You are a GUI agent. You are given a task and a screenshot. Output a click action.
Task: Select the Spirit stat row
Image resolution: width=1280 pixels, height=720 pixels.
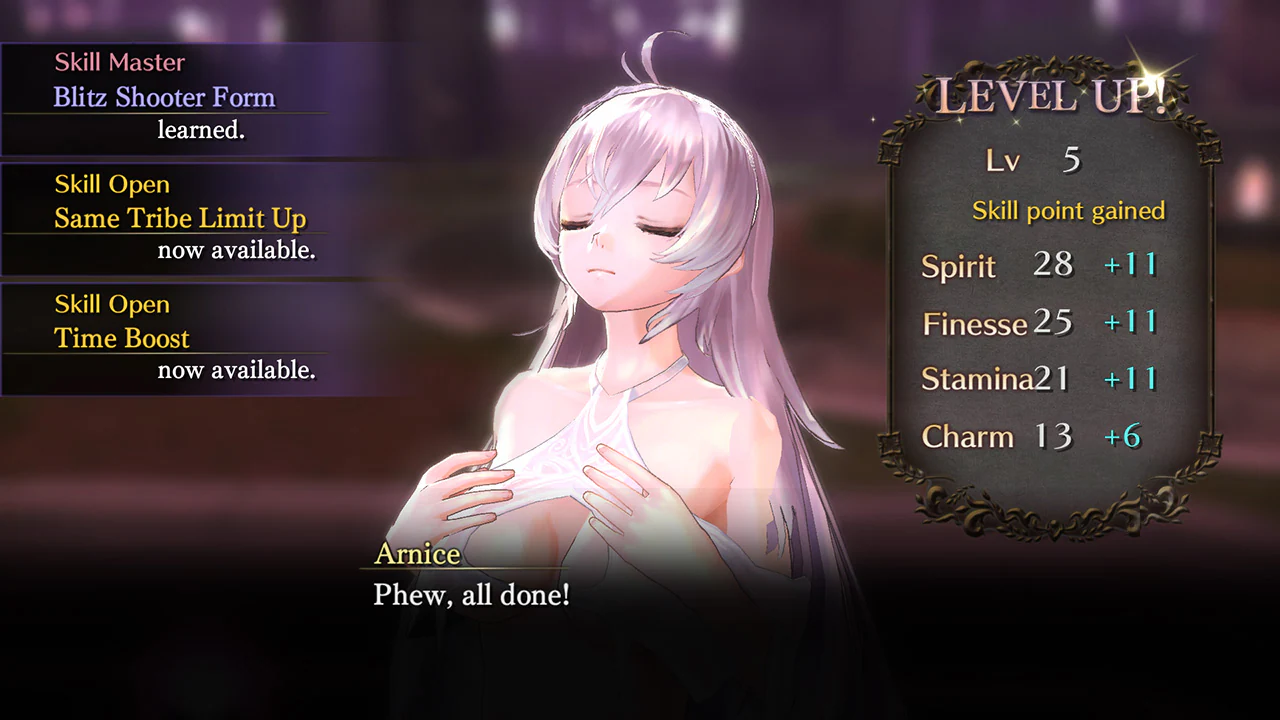(958, 266)
